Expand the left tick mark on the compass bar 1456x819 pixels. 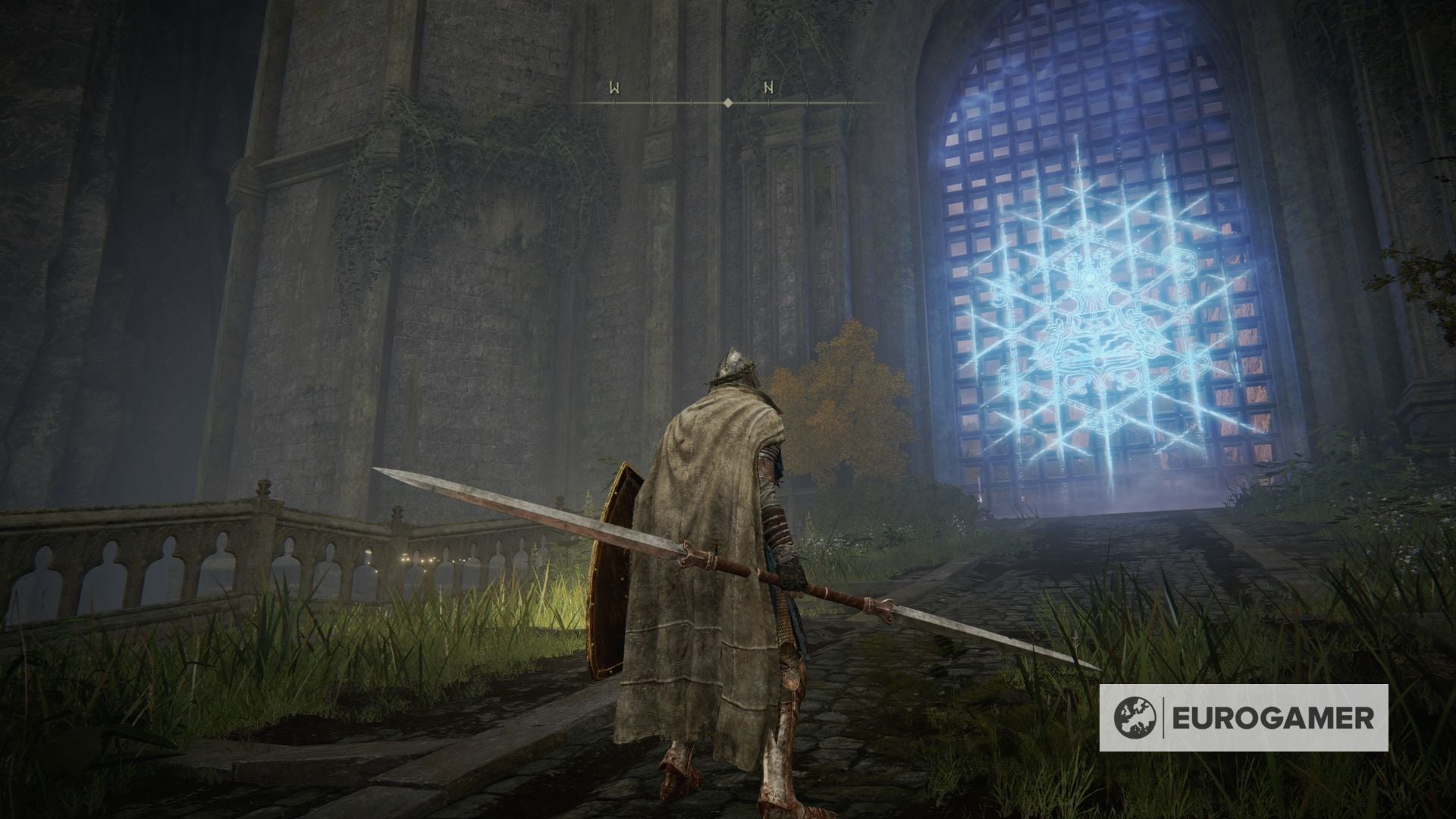614,102
